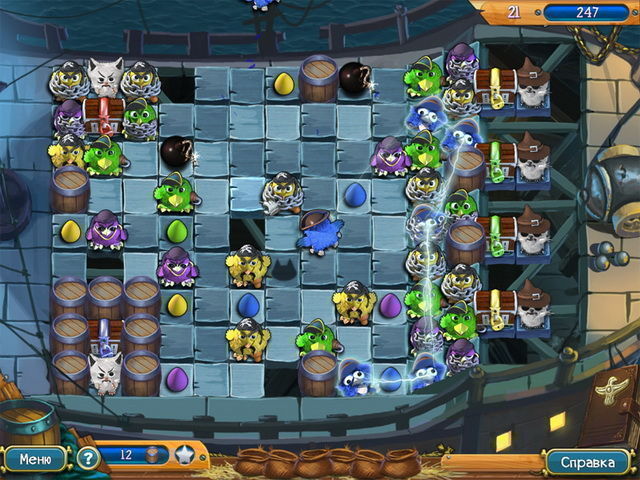Click the question mark hint button

pyautogui.click(x=88, y=458)
